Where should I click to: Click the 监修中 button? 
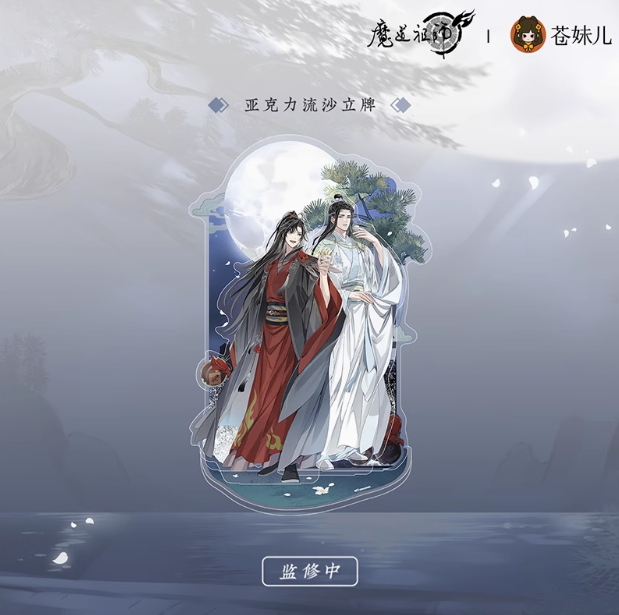tap(310, 571)
